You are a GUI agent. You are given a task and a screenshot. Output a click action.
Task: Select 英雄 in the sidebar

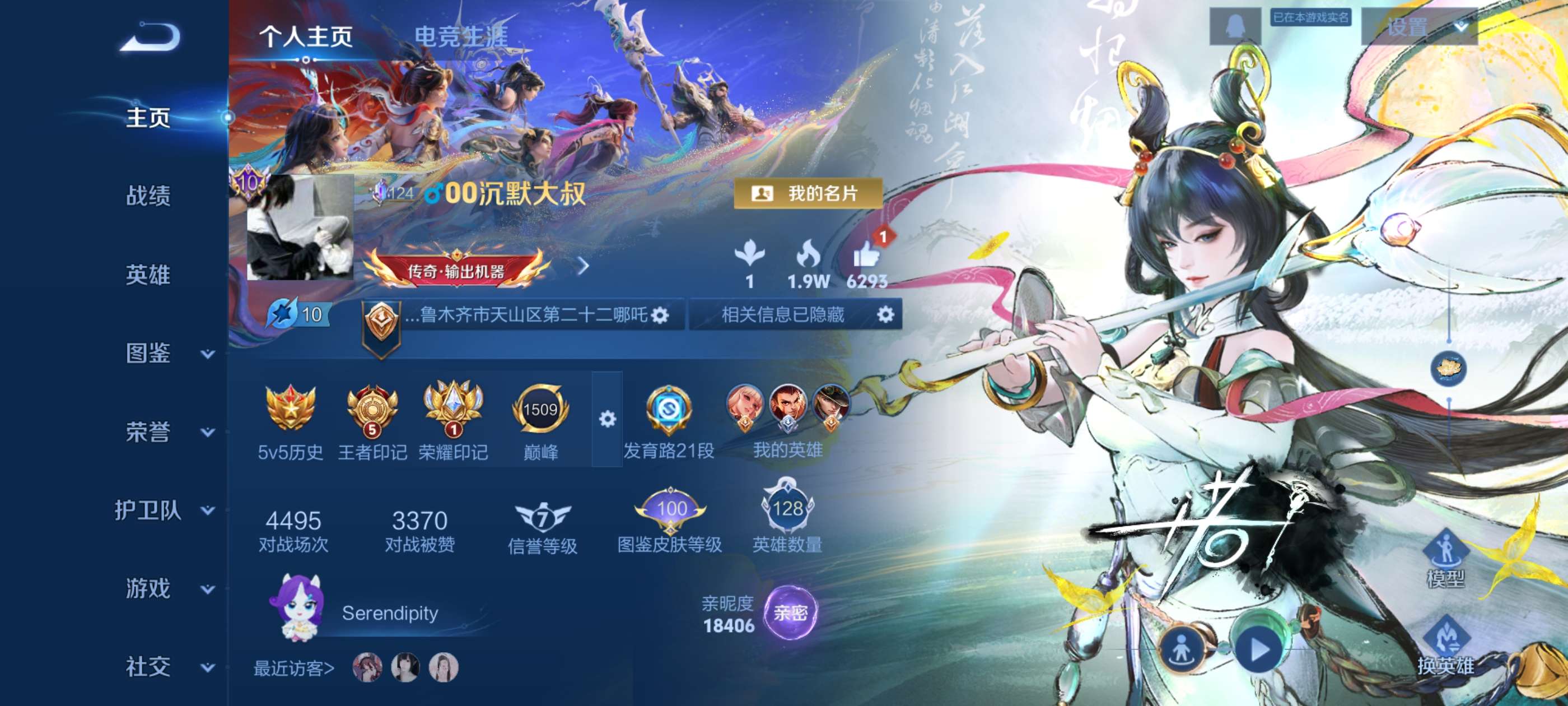click(x=148, y=275)
